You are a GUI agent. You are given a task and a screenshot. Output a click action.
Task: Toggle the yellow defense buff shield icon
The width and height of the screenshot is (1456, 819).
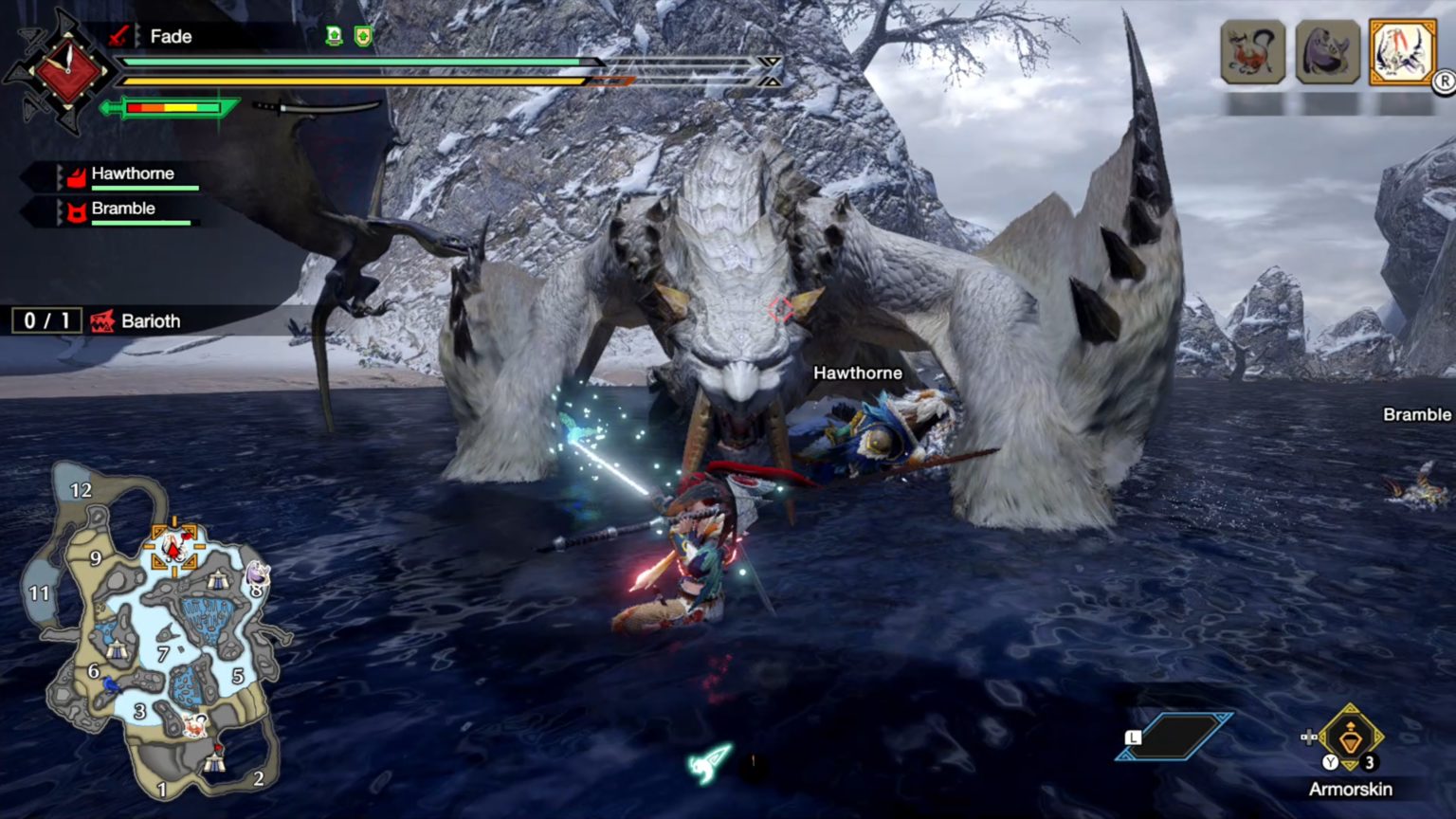pyautogui.click(x=361, y=35)
